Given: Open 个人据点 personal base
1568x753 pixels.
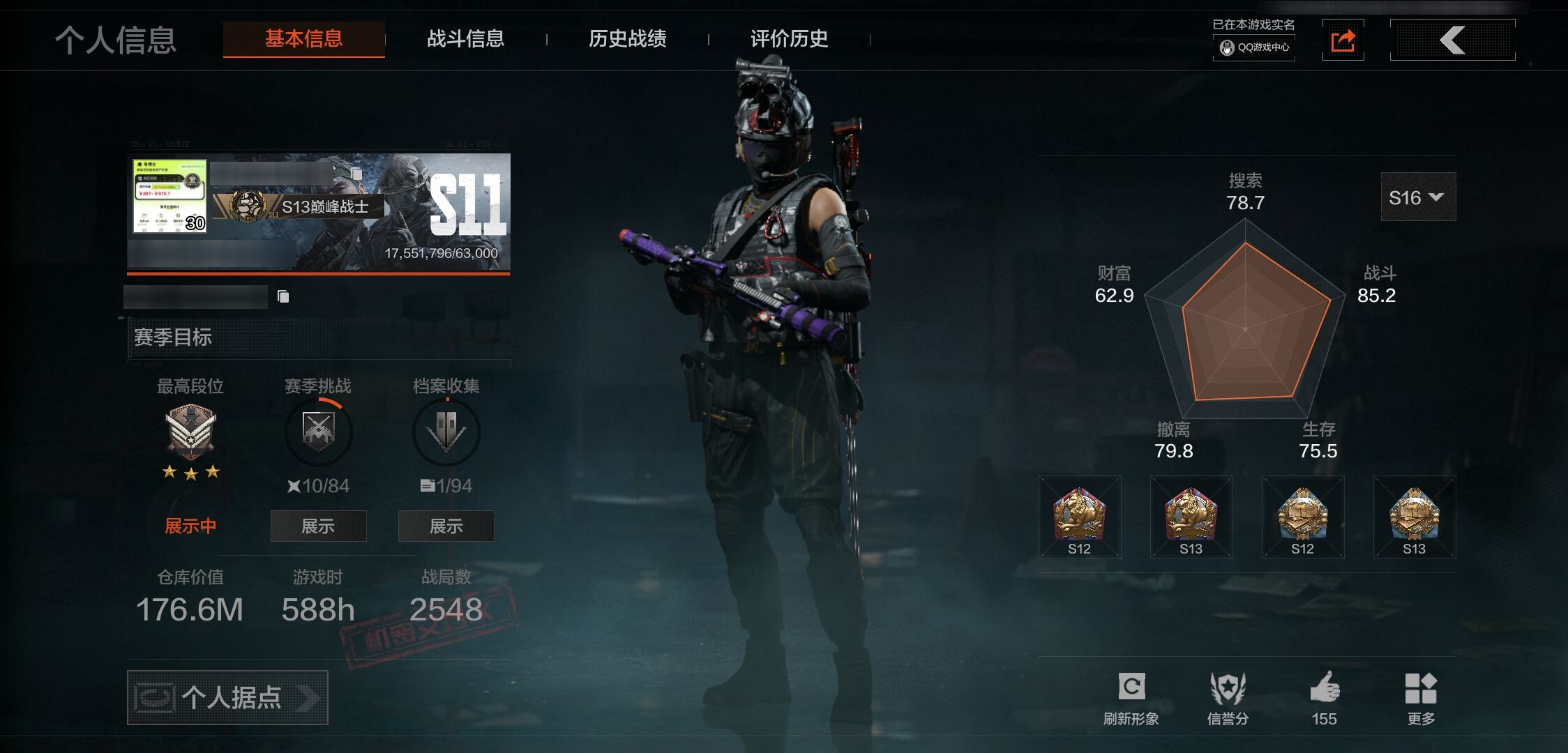Looking at the screenshot, I should (x=227, y=697).
